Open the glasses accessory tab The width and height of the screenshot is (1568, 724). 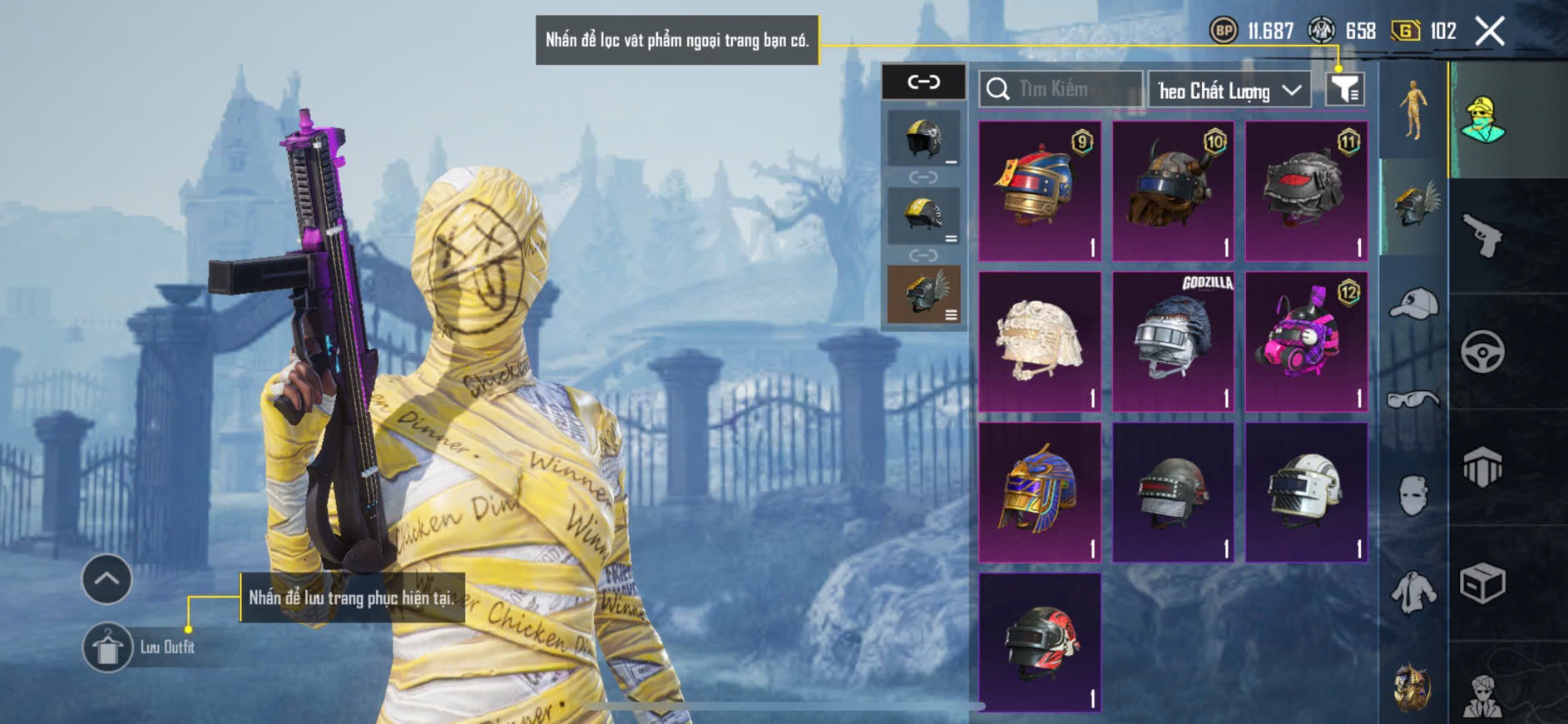click(x=1413, y=400)
